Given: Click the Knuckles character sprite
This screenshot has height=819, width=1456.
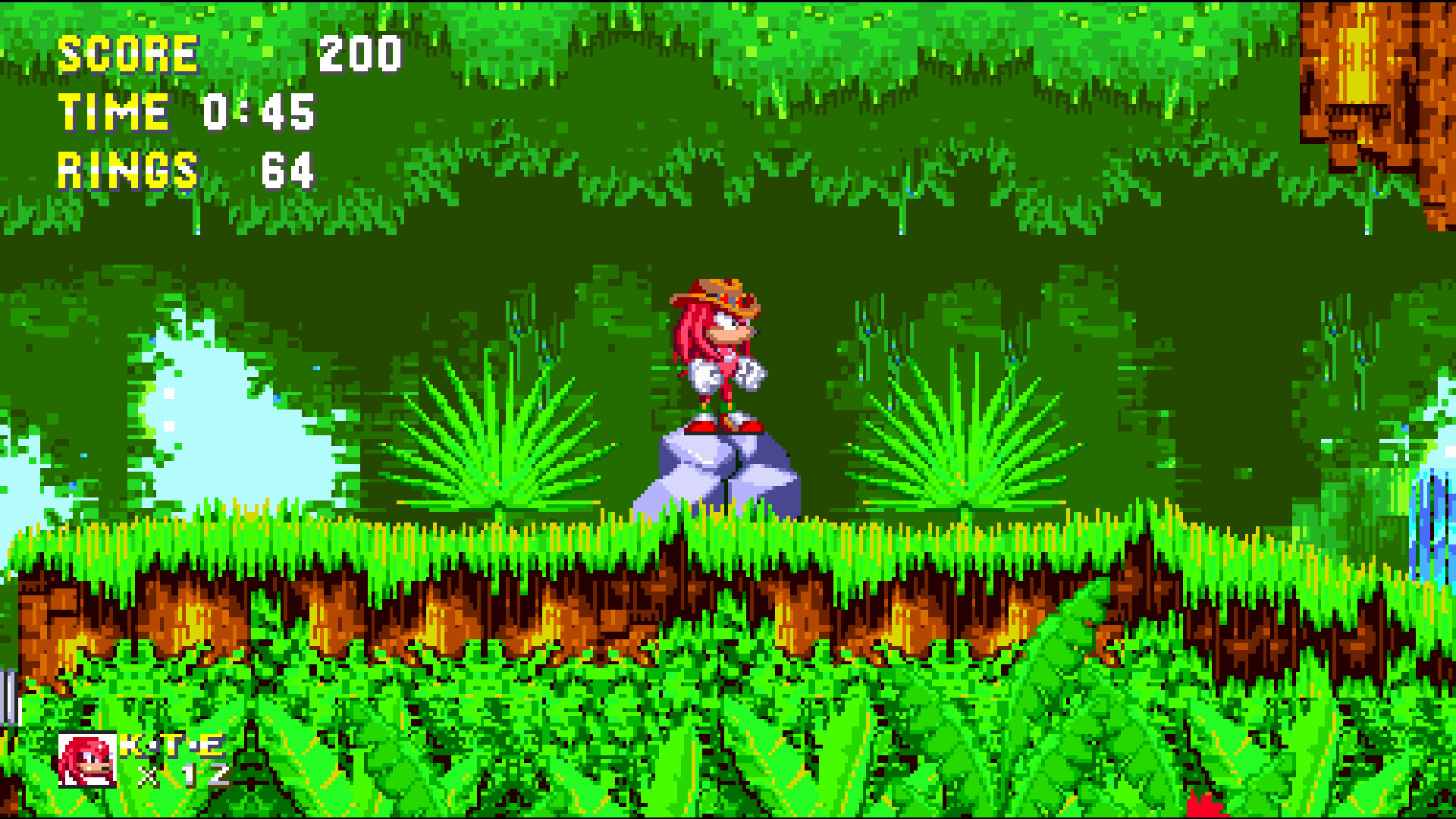Looking at the screenshot, I should click(720, 356).
